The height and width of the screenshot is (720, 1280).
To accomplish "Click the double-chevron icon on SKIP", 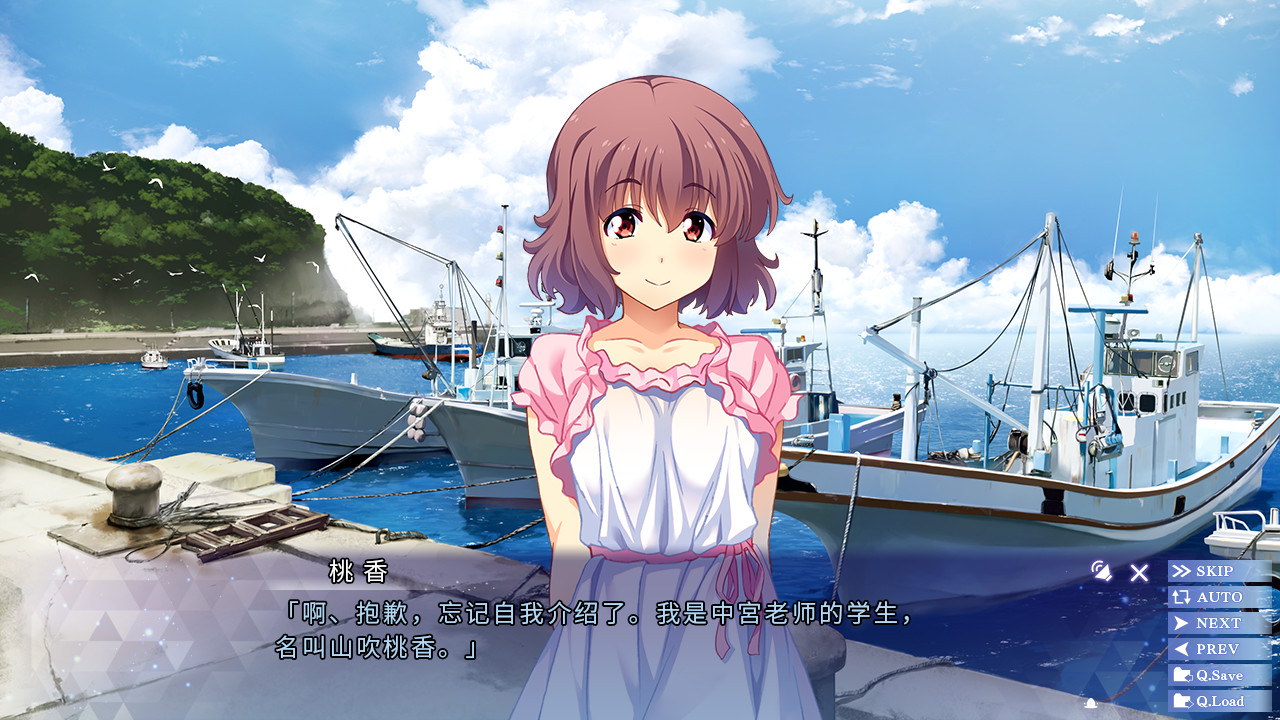I will point(1181,570).
